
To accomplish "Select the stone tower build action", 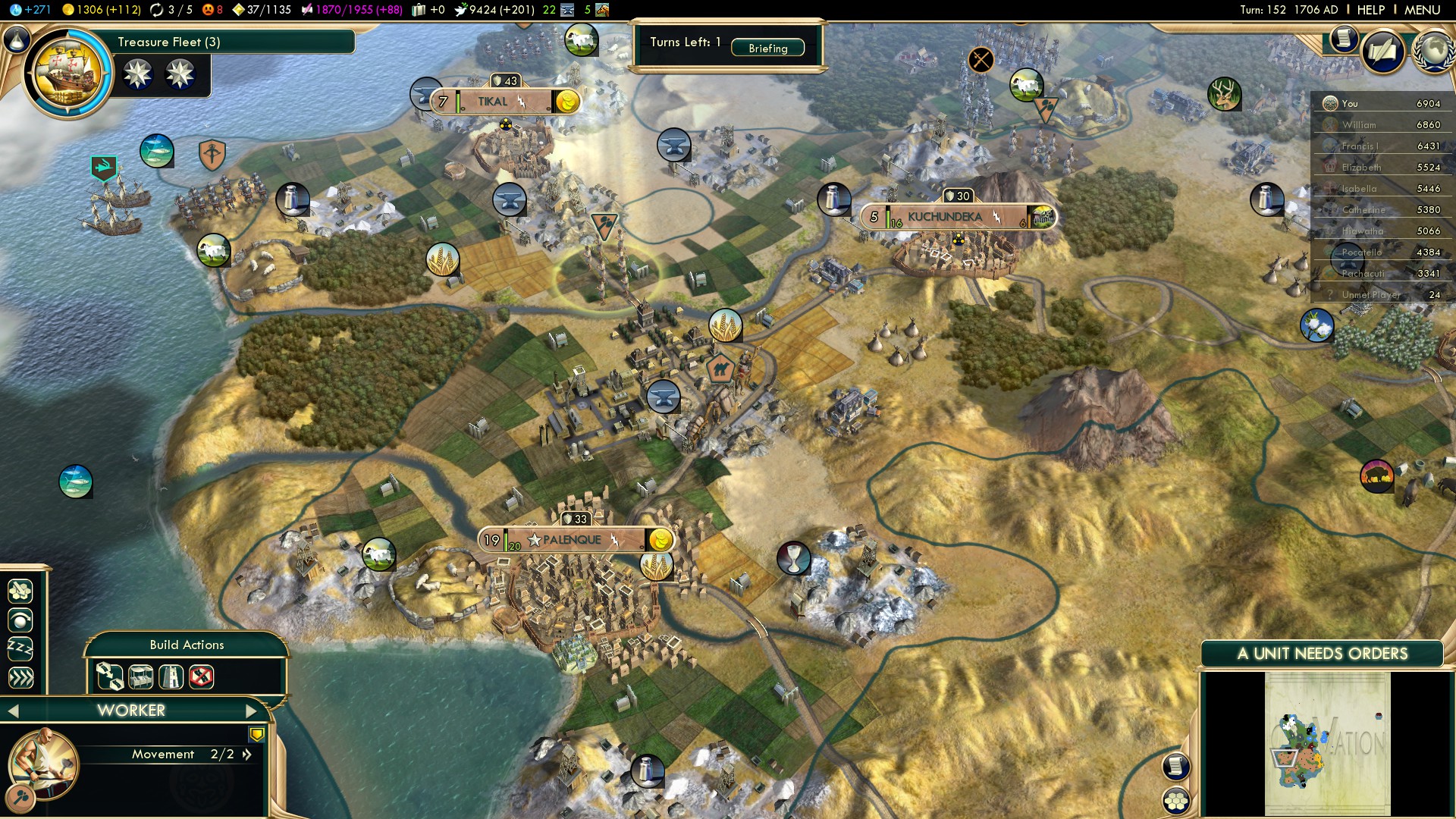I will pyautogui.click(x=171, y=676).
